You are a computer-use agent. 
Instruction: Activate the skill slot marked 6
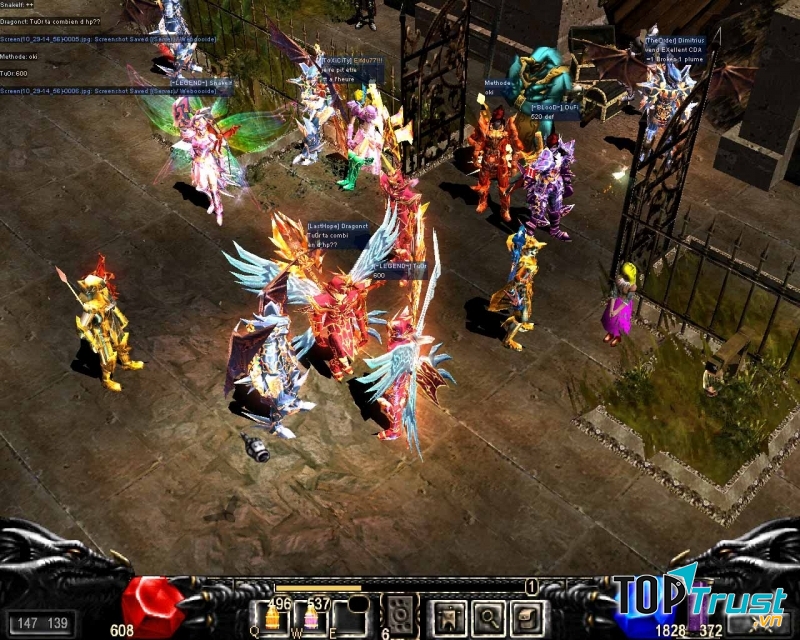pyautogui.click(x=401, y=618)
